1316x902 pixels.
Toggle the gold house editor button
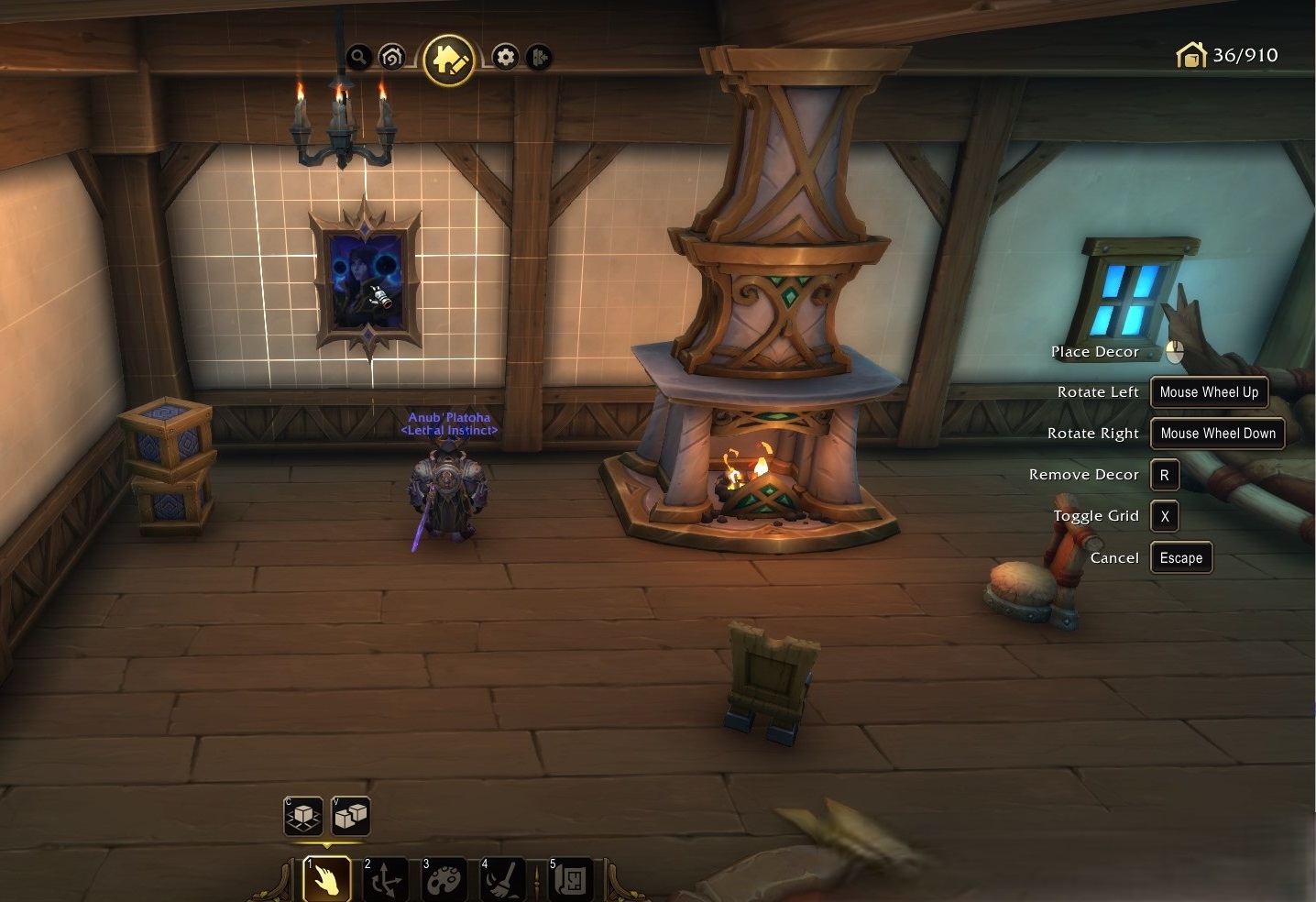pos(448,59)
